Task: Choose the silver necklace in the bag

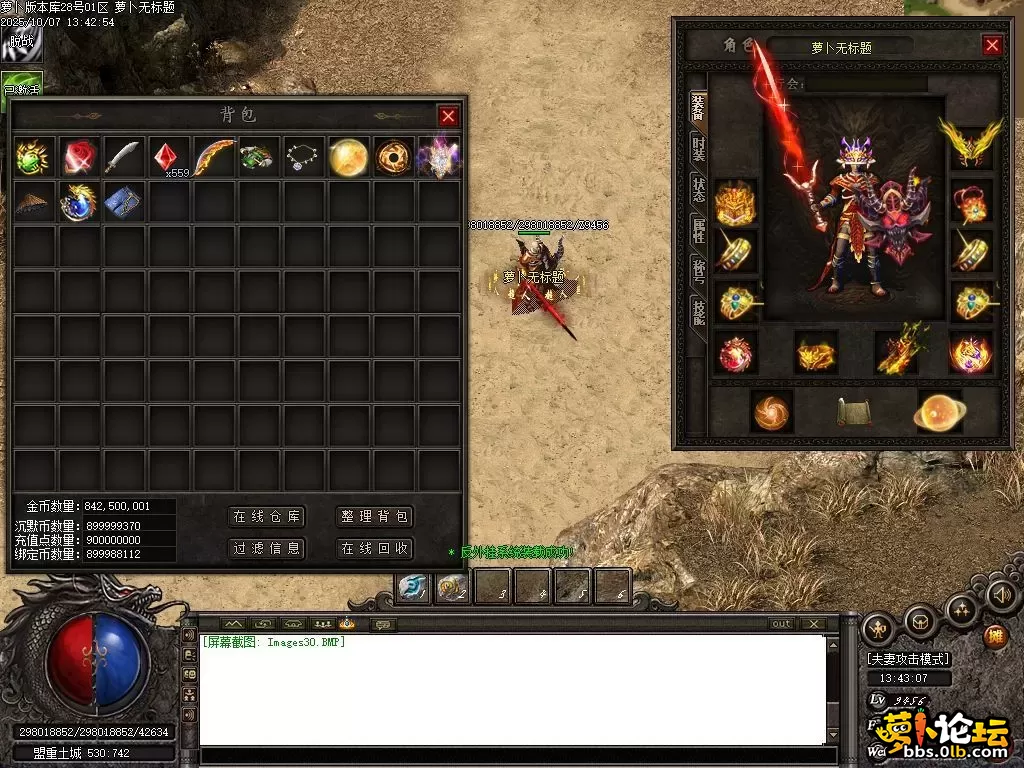Action: point(304,157)
